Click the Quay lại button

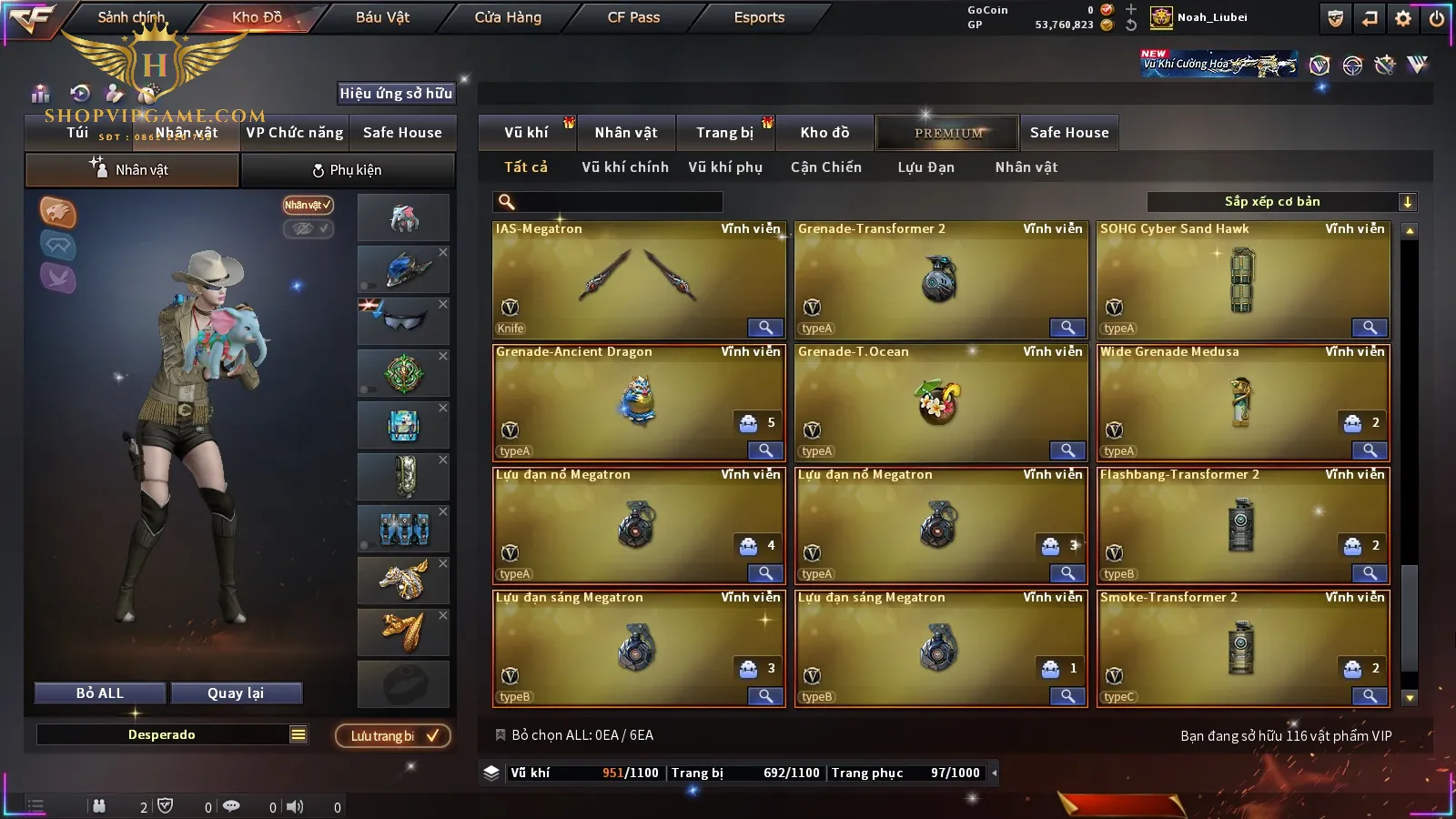[x=236, y=693]
